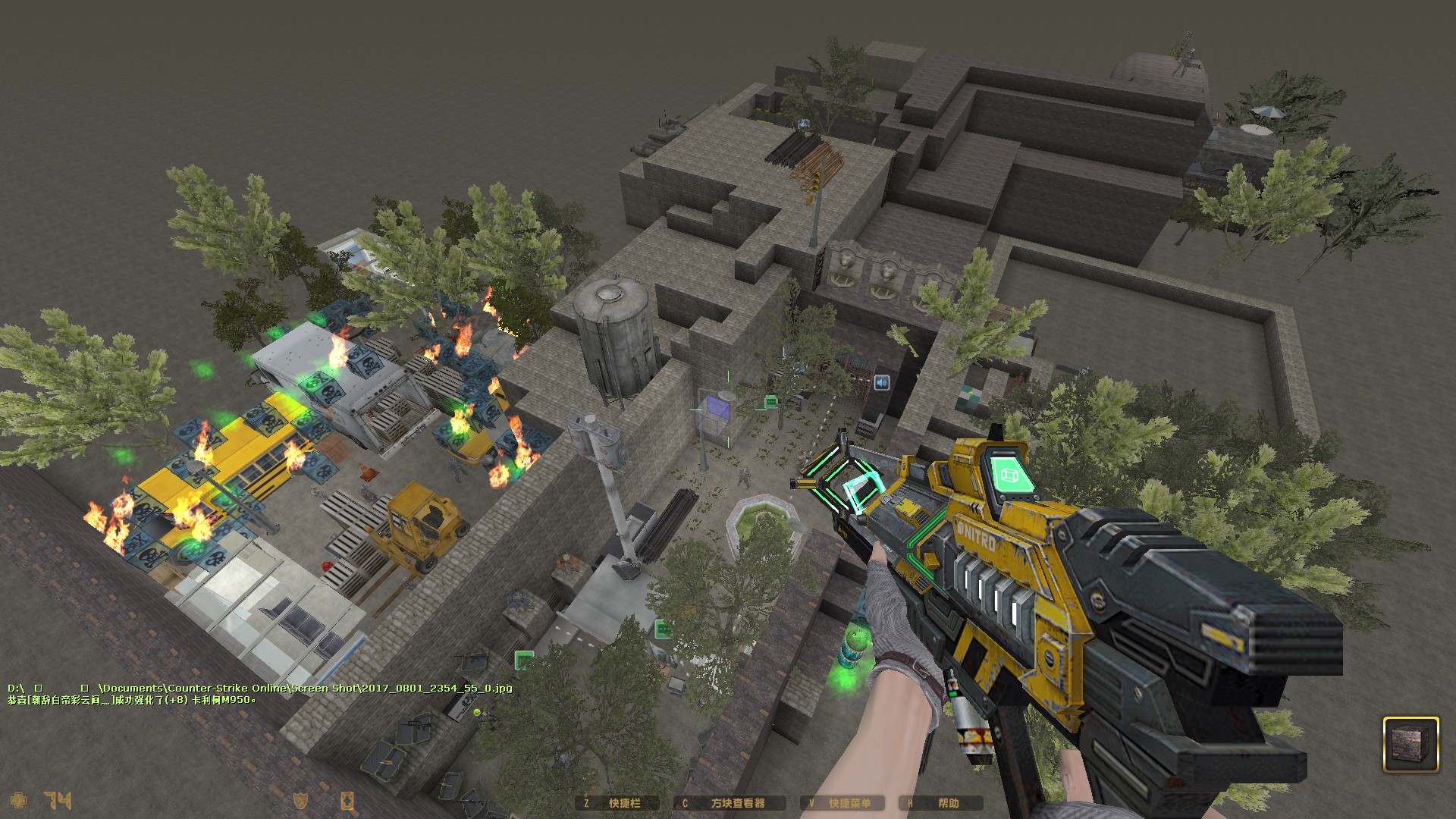Open the 快捷栏 quick bar
This screenshot has width=1456, height=819.
pyautogui.click(x=617, y=803)
